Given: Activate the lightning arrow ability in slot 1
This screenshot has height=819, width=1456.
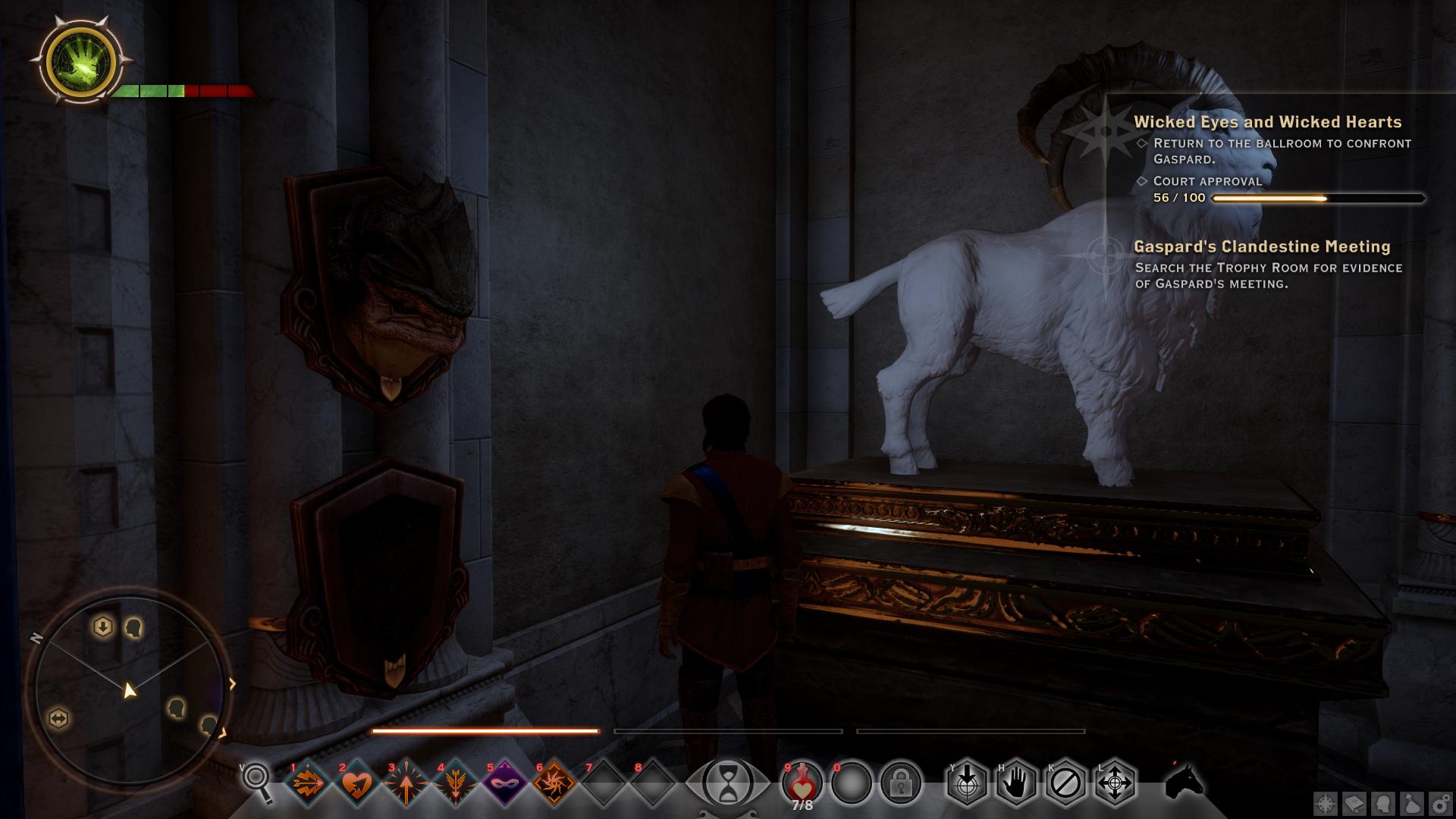Looking at the screenshot, I should coord(309,783).
